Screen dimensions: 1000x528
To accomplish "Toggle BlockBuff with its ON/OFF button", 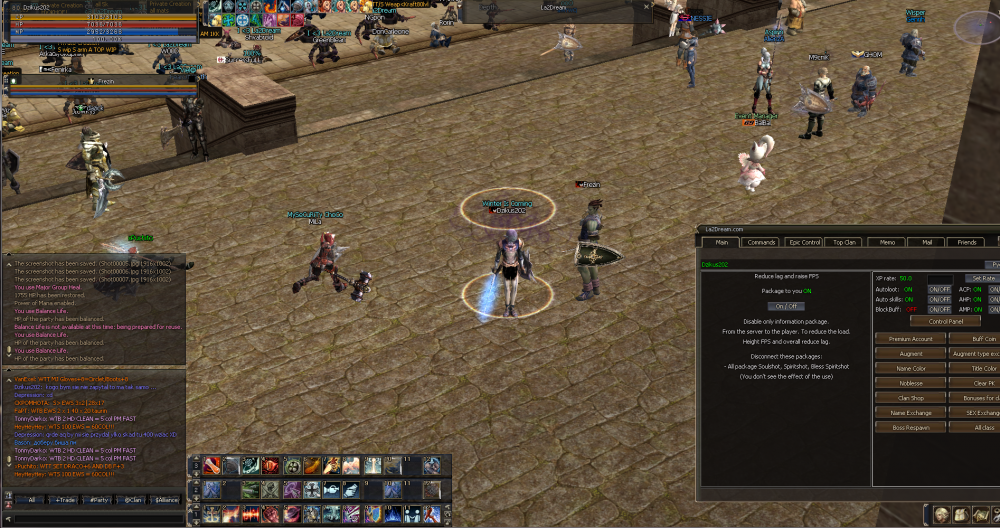I will pyautogui.click(x=939, y=310).
